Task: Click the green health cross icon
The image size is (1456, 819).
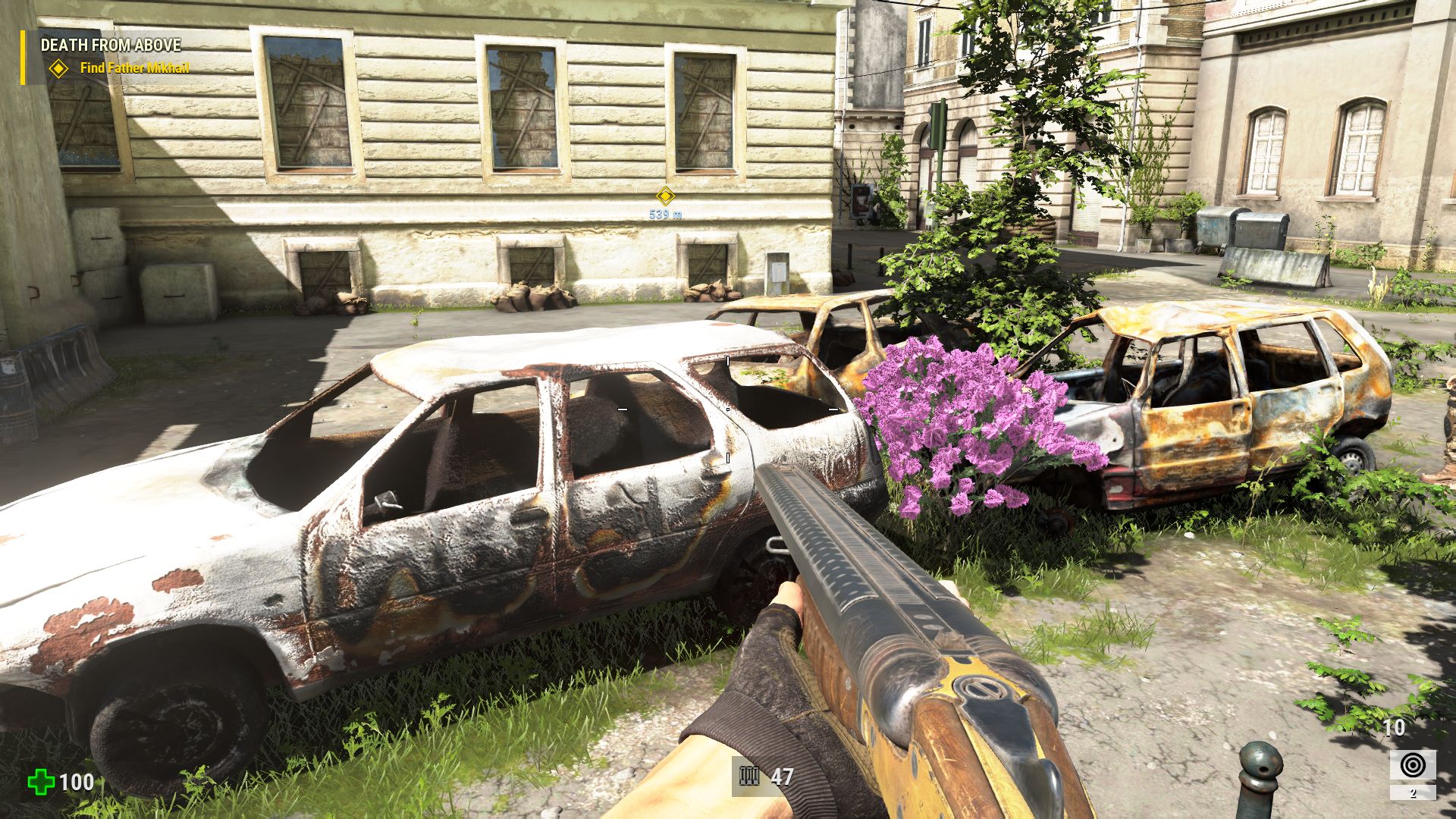Action: click(x=40, y=782)
